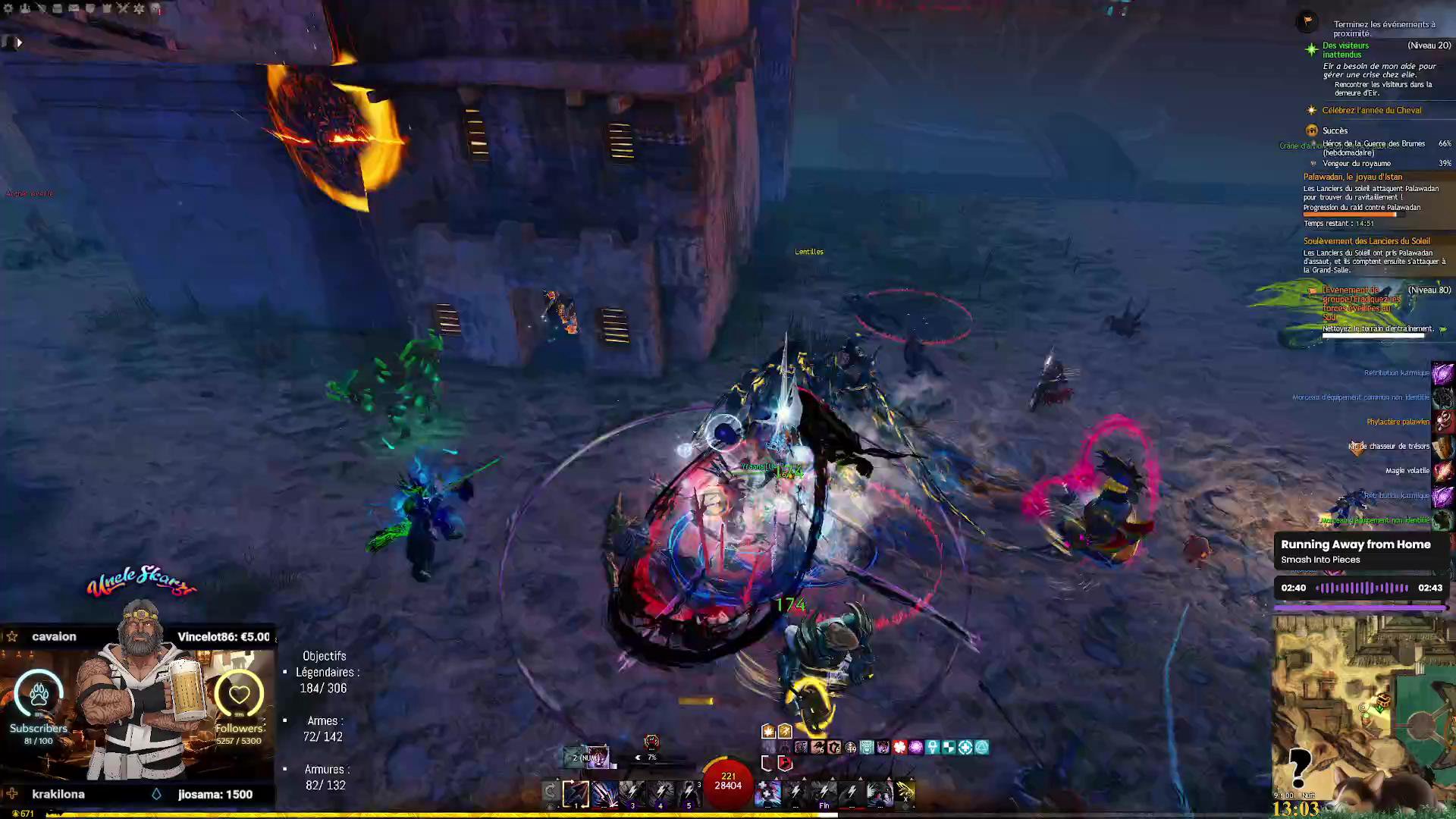Screen dimensions: 1456x819
Task: Select Célébrez l'année du Cheval objective
Action: (1371, 111)
